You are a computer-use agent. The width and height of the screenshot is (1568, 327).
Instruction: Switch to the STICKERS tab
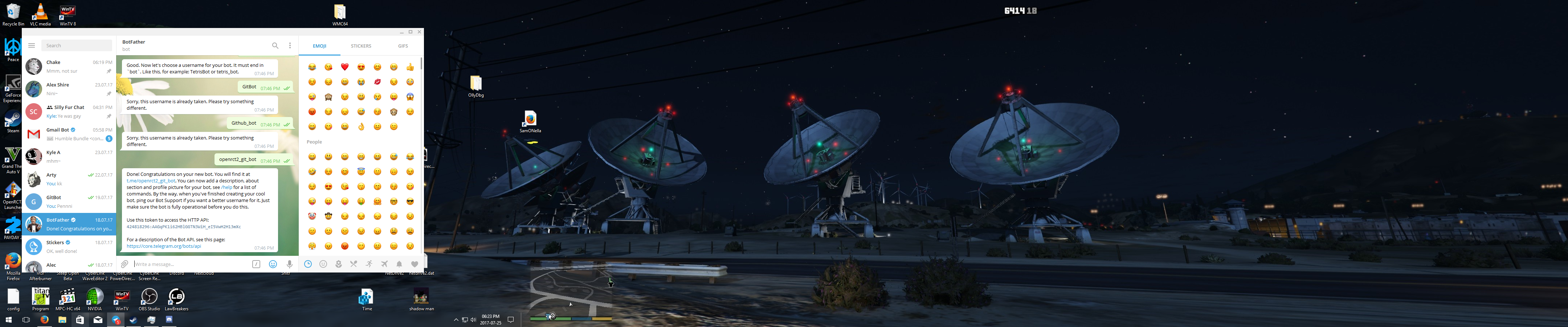(x=360, y=46)
